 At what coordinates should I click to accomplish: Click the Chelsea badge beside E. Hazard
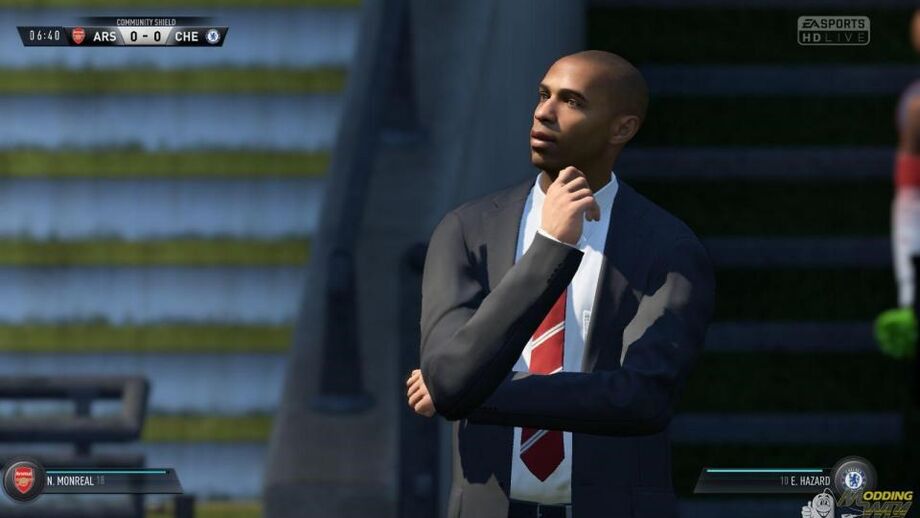[853, 478]
